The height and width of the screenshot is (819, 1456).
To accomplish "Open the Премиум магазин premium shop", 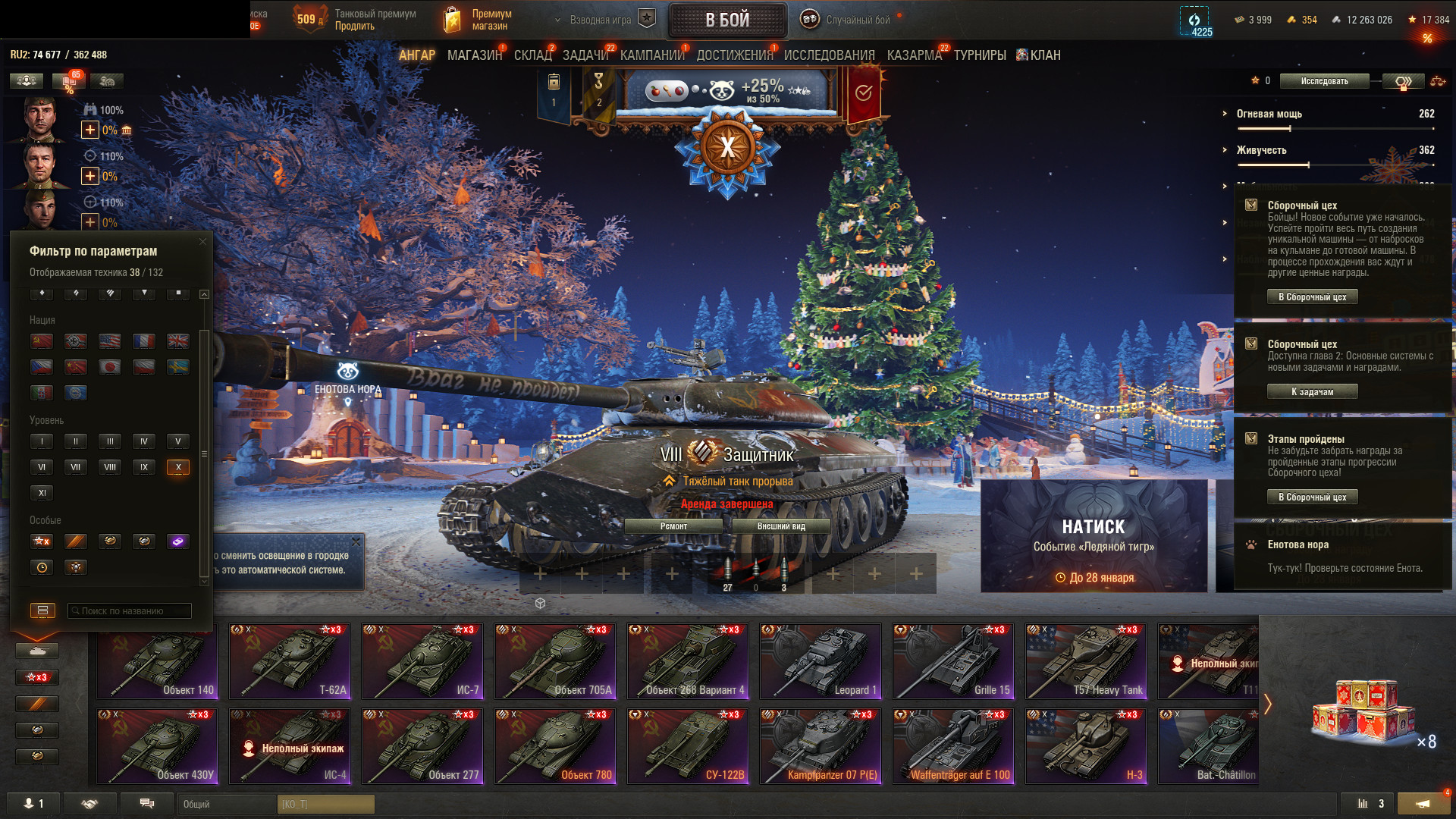I will coord(478,20).
